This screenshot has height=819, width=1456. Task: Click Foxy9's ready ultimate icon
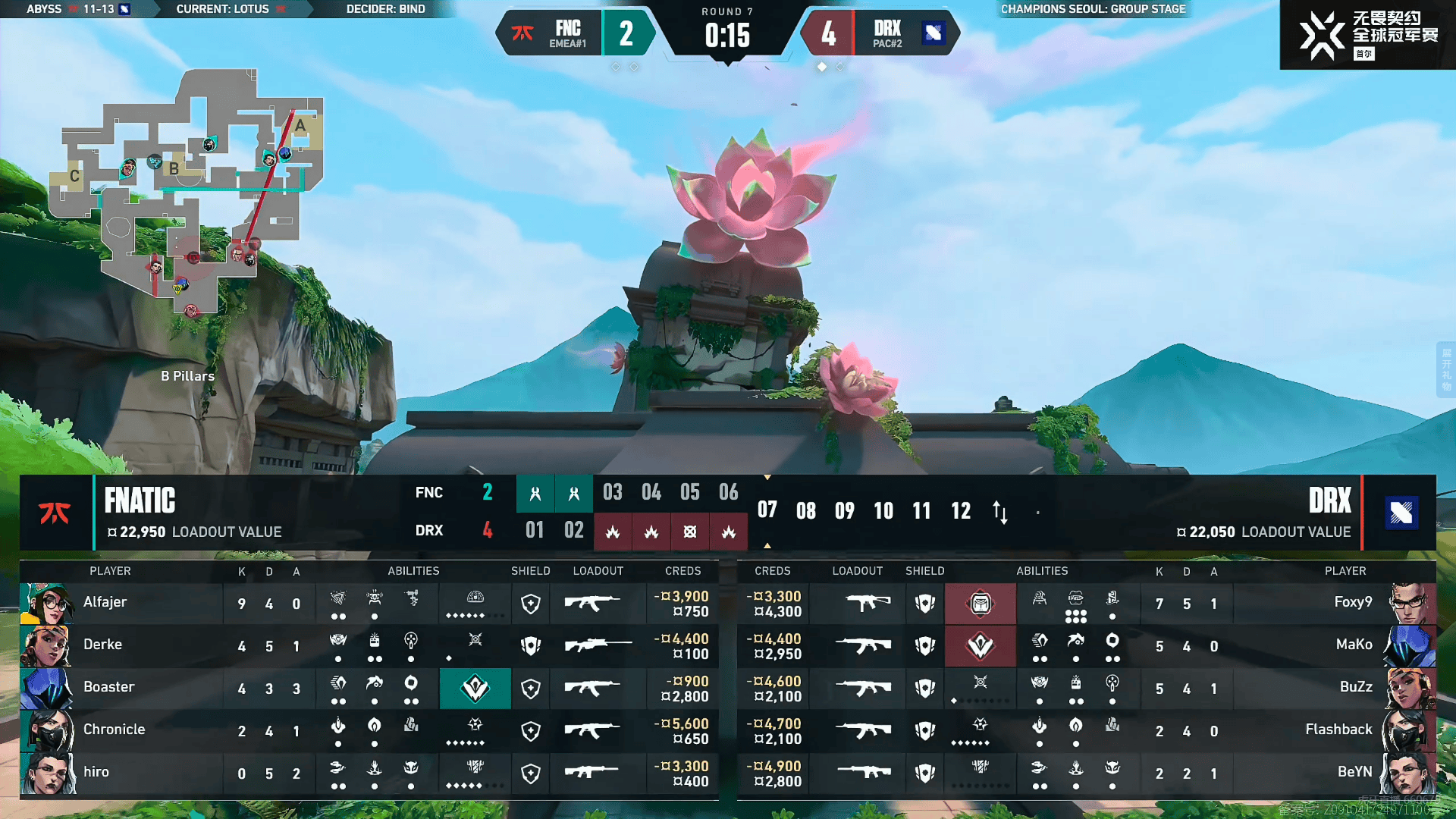click(x=980, y=604)
